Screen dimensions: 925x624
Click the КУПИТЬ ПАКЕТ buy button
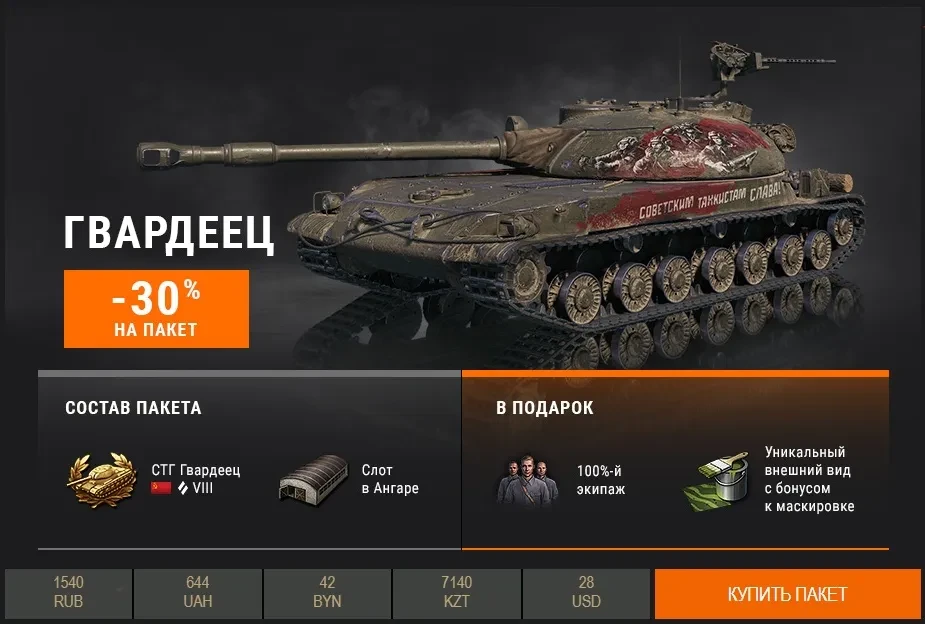tap(787, 594)
